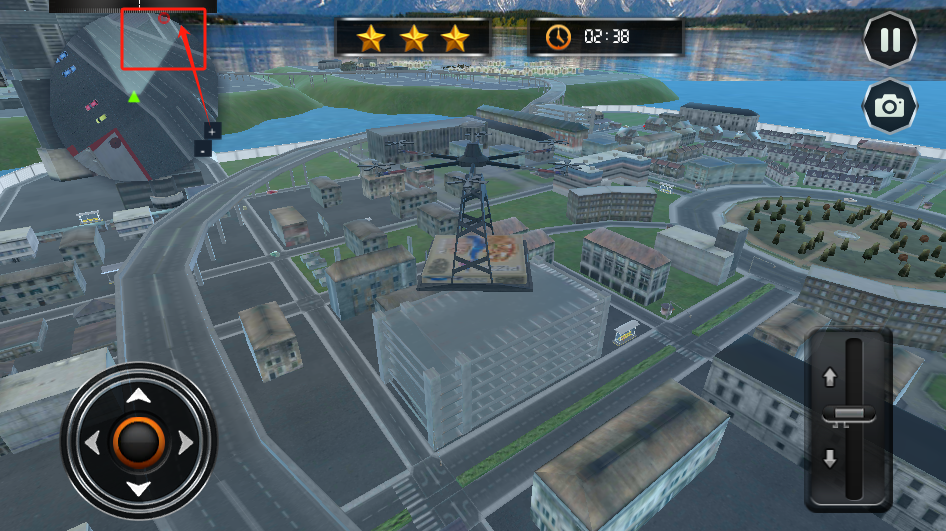Image resolution: width=946 pixels, height=531 pixels.
Task: Tap the joystick's left arrow
Action: point(92,442)
